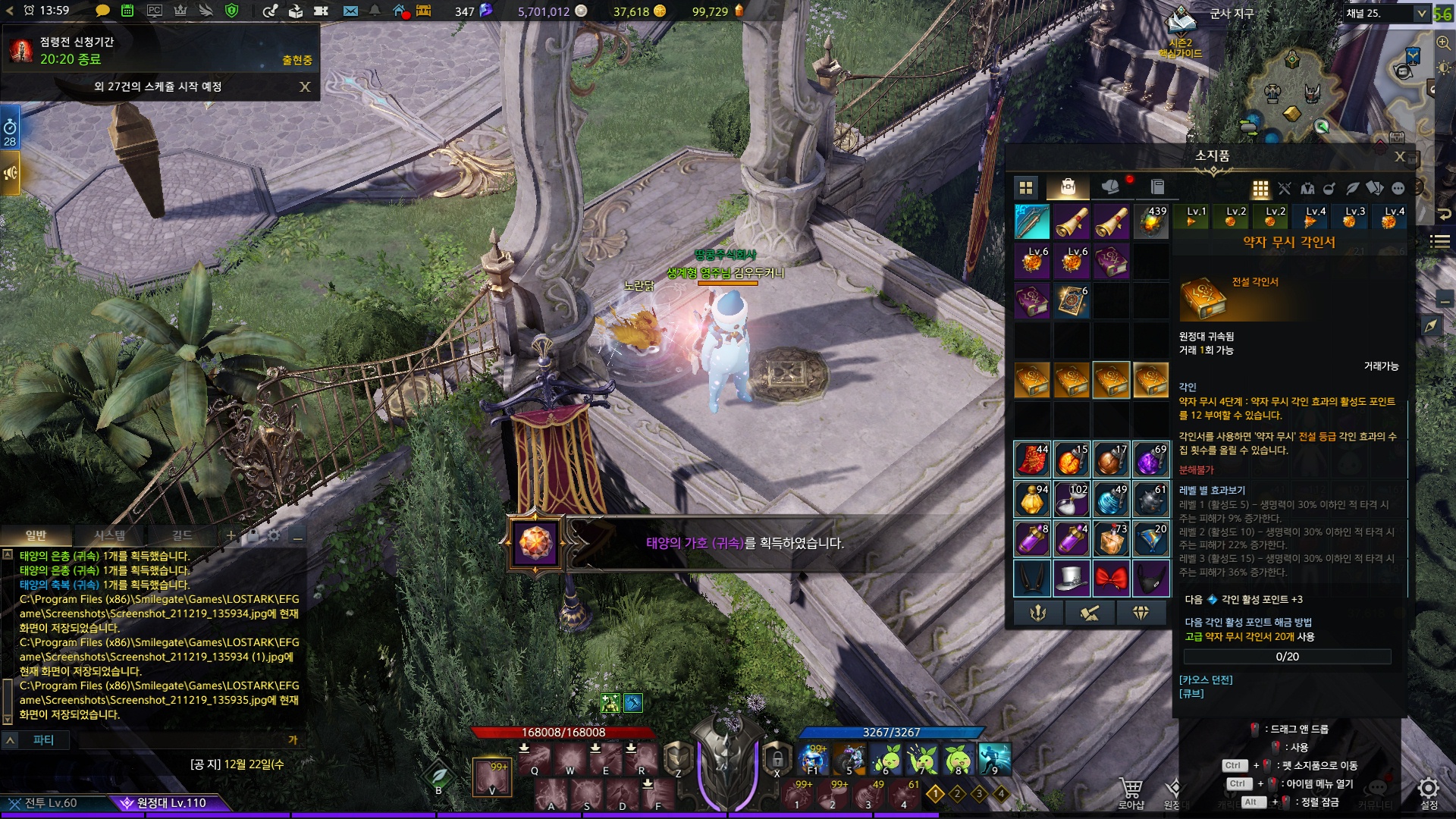Select the stack of 439 item

(x=1150, y=222)
